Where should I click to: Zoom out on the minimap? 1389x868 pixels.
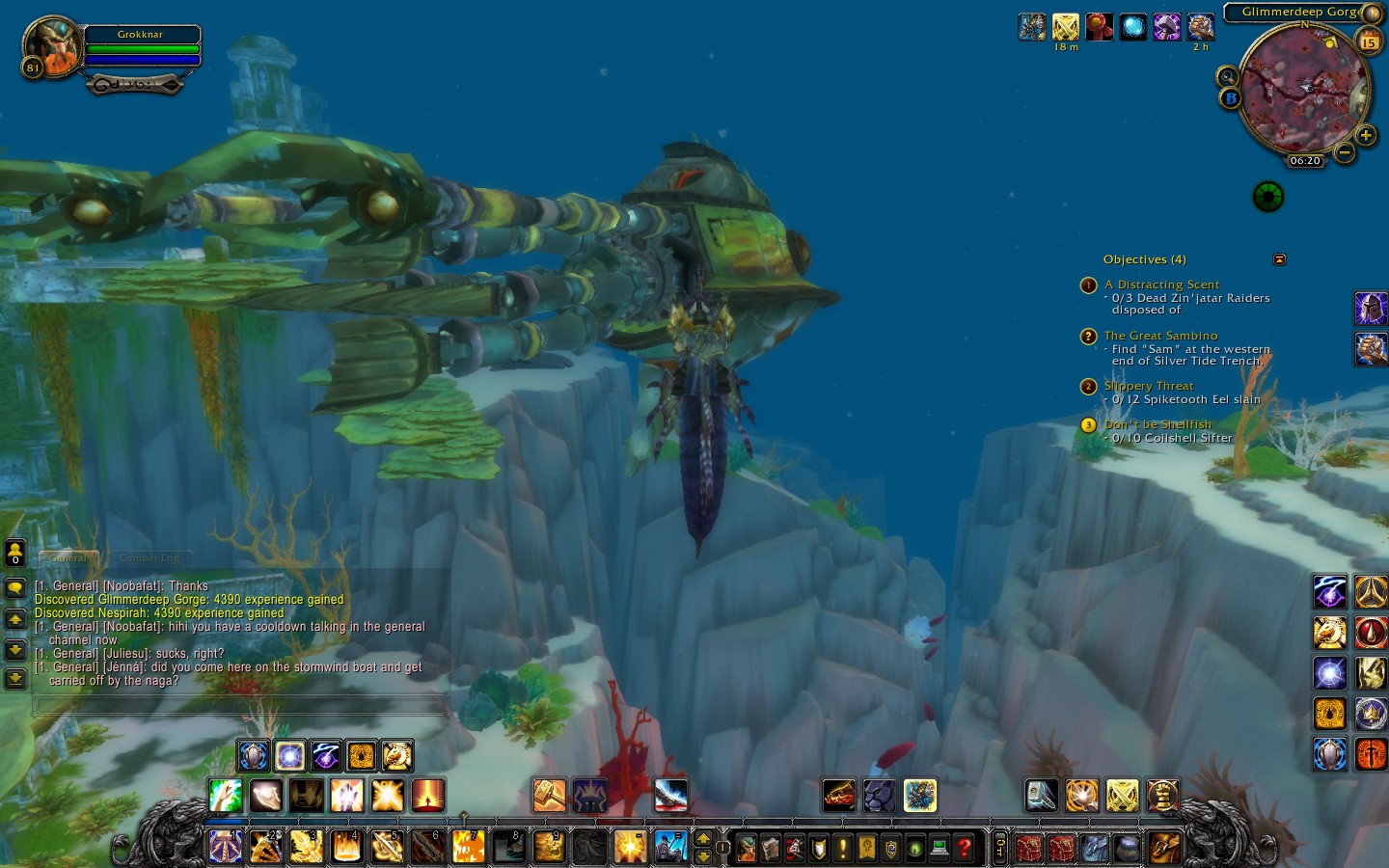point(1344,152)
